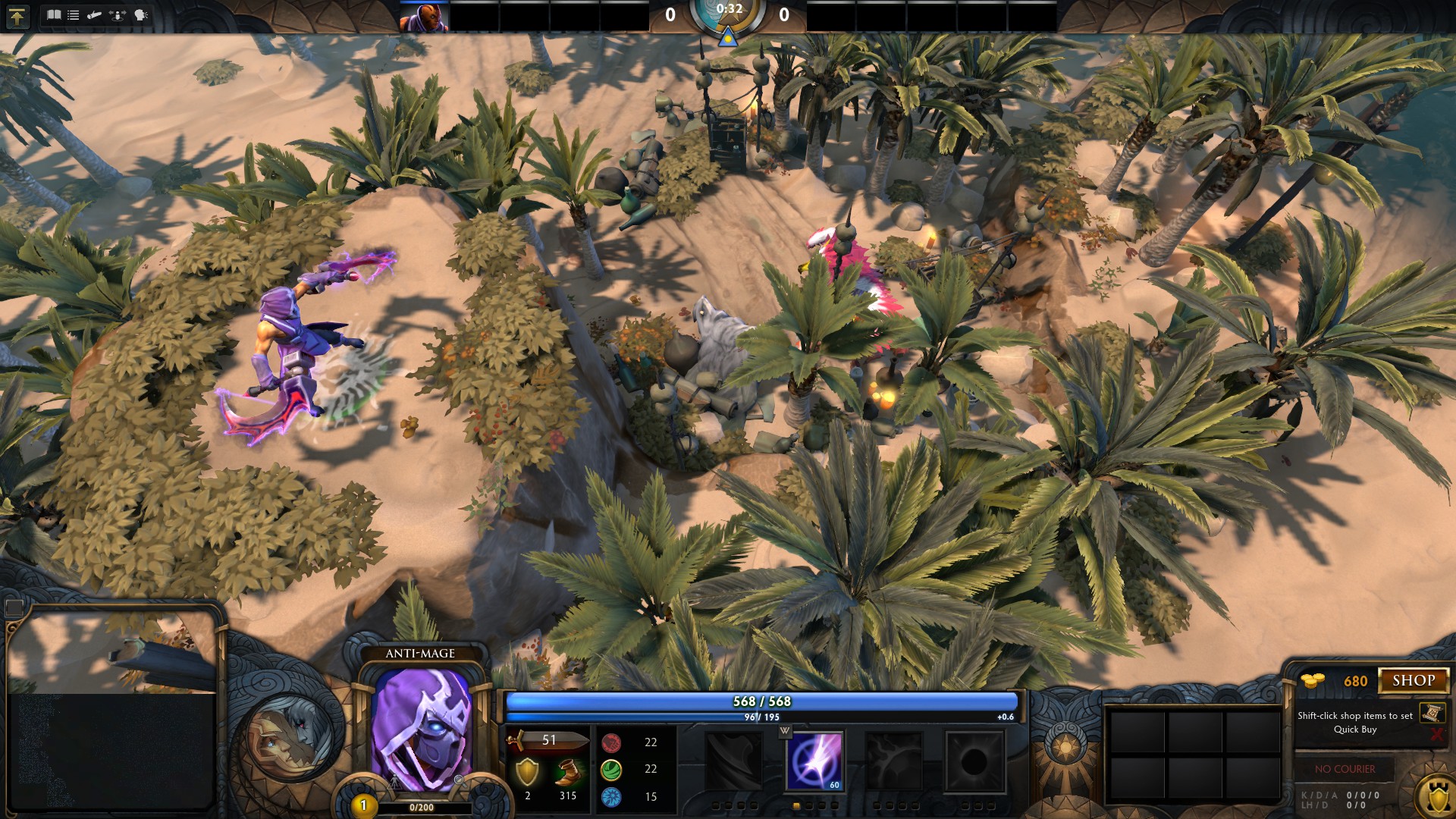Activate the Blink ability
1456x819 pixels.
point(814,761)
